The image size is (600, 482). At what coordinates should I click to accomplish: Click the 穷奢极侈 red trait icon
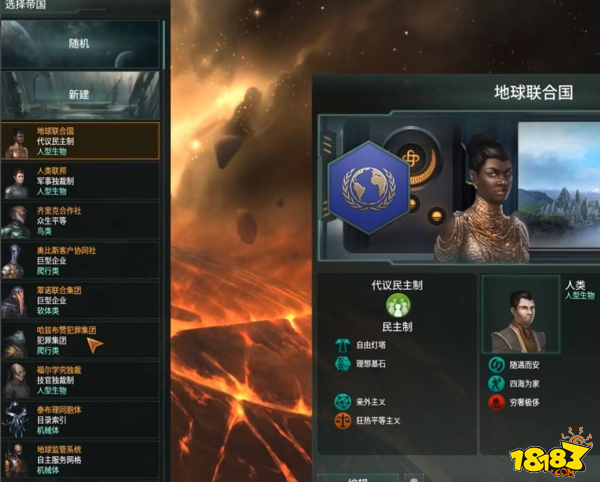pyautogui.click(x=496, y=403)
